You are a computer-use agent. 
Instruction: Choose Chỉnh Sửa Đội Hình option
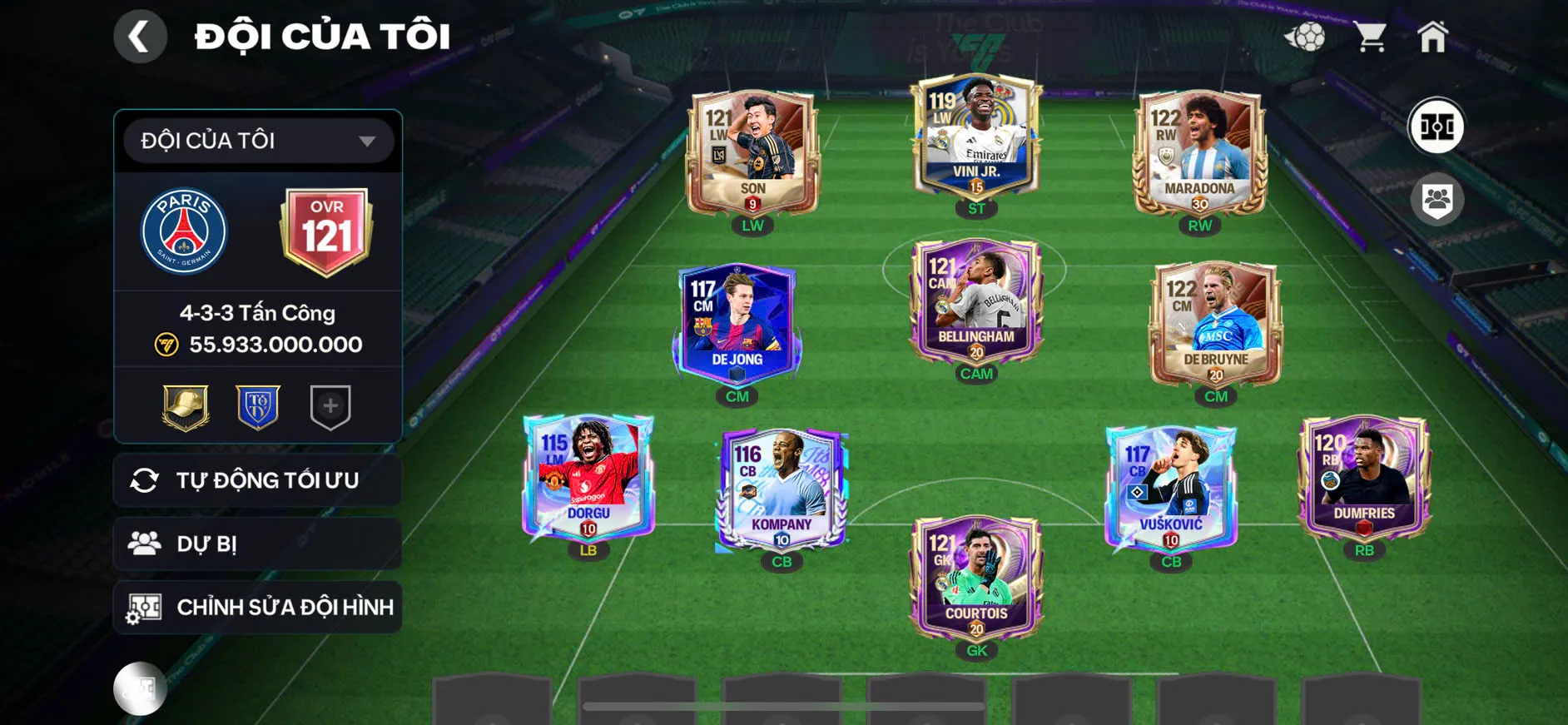point(258,607)
